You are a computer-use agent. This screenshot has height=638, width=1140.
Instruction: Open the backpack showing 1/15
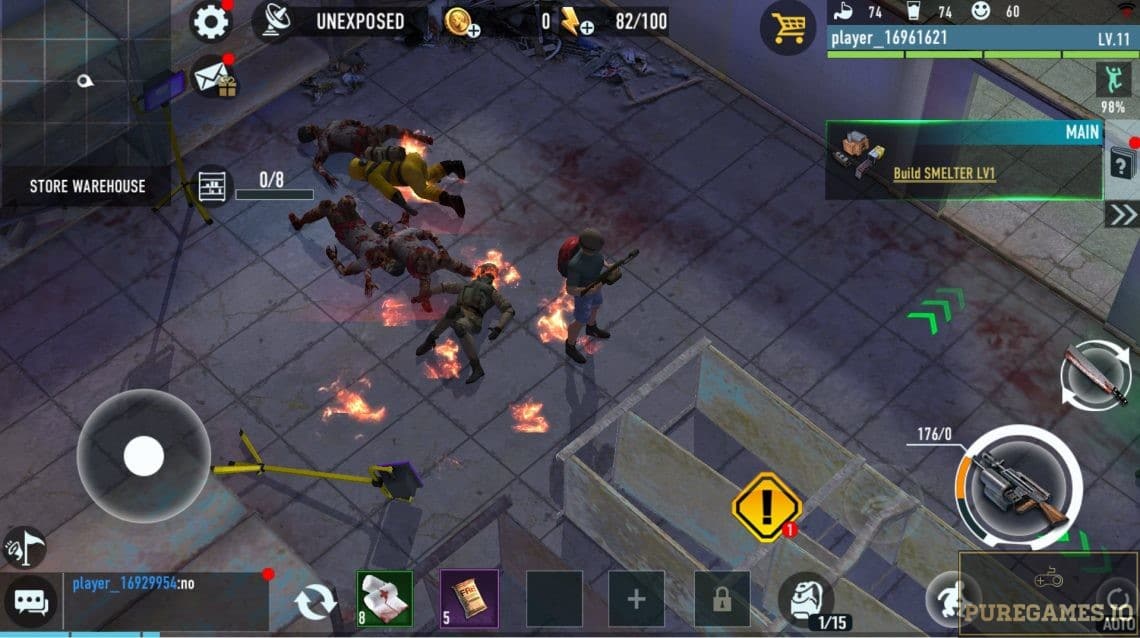click(806, 598)
